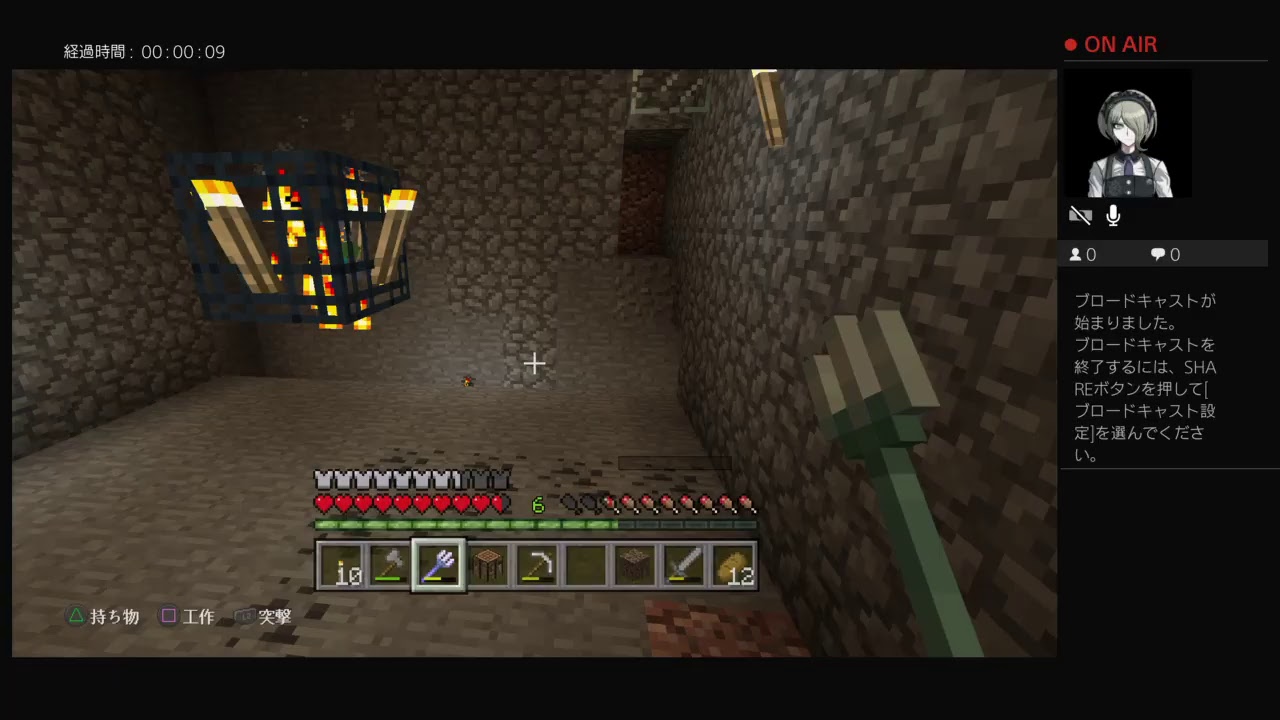The height and width of the screenshot is (720, 1280).
Task: Click the viewer count person icon
Action: tap(1075, 254)
